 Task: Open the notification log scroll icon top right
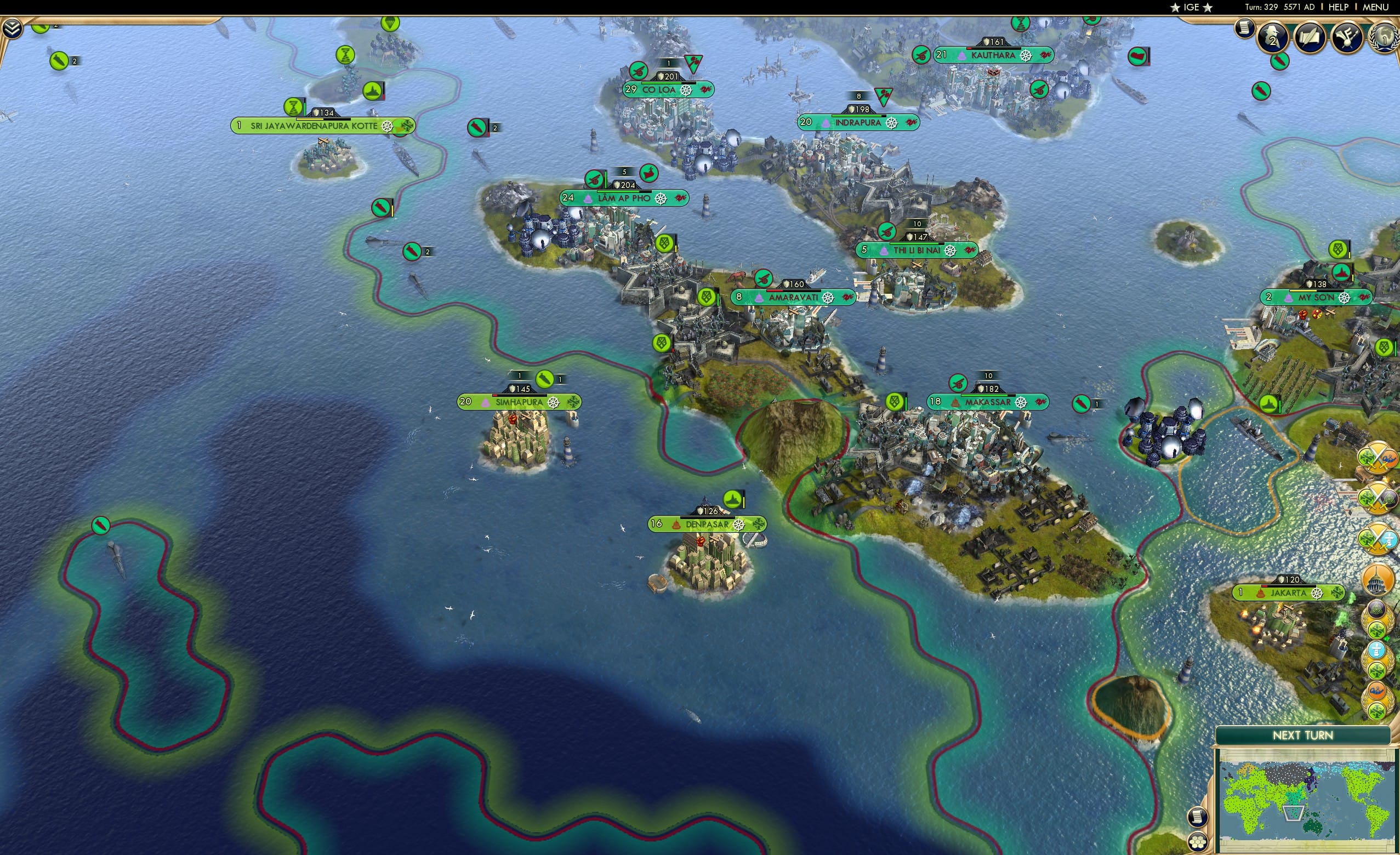point(1244,29)
